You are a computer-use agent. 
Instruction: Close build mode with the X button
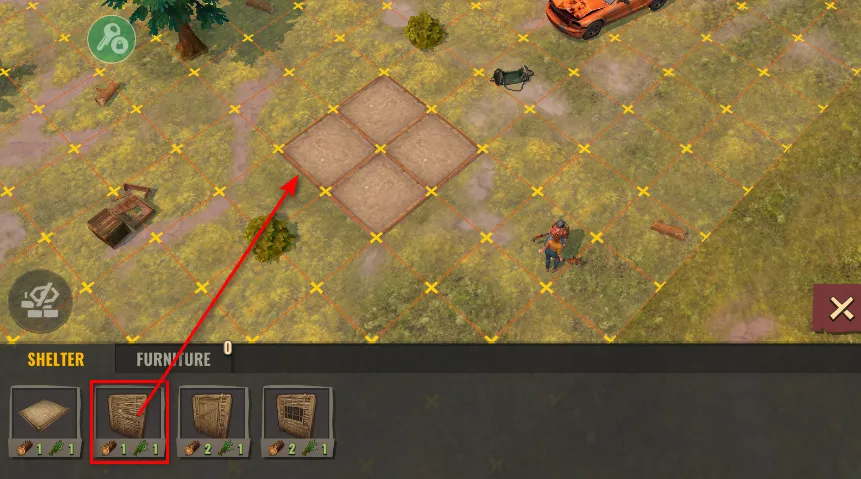click(839, 309)
